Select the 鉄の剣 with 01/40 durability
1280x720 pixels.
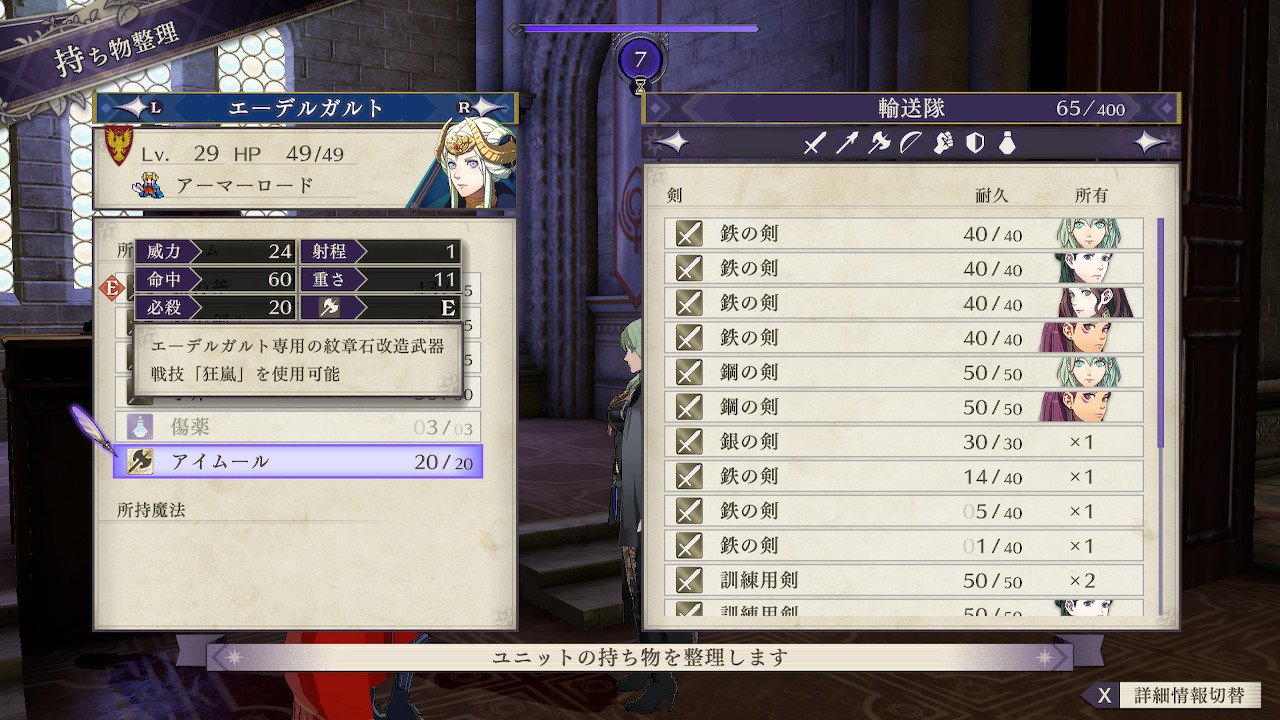point(903,546)
